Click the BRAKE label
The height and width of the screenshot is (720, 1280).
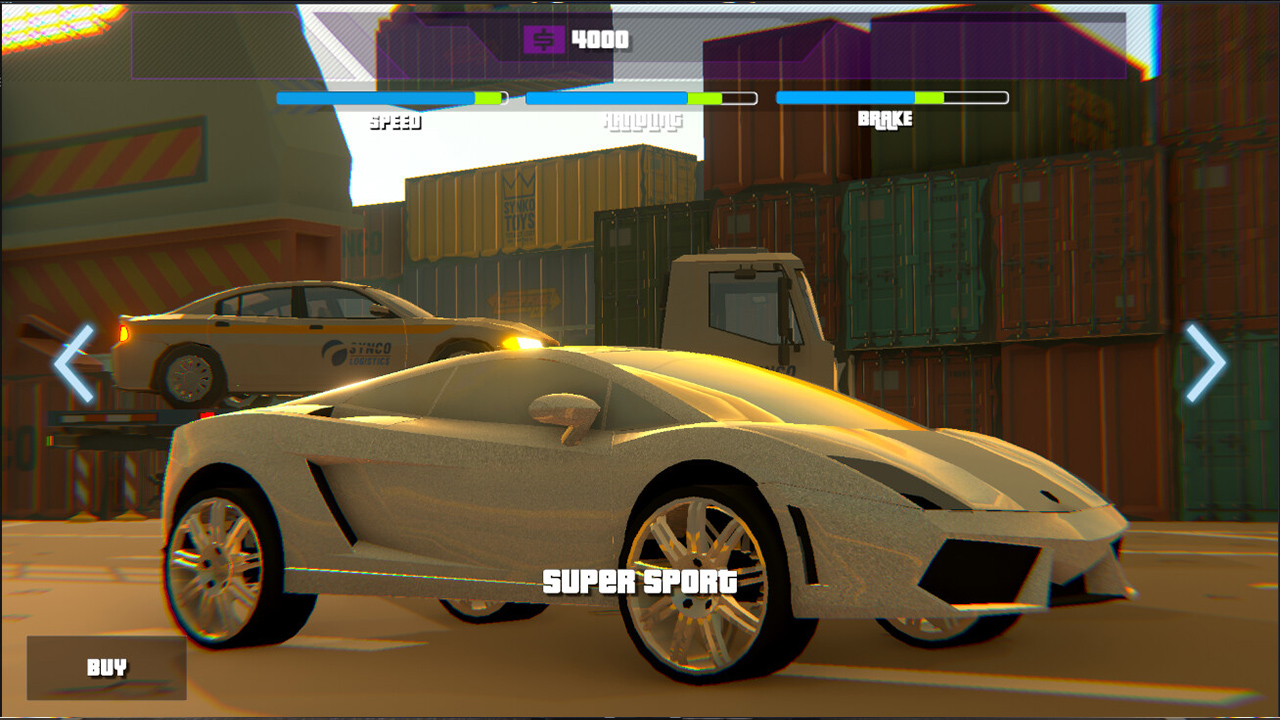coord(884,121)
